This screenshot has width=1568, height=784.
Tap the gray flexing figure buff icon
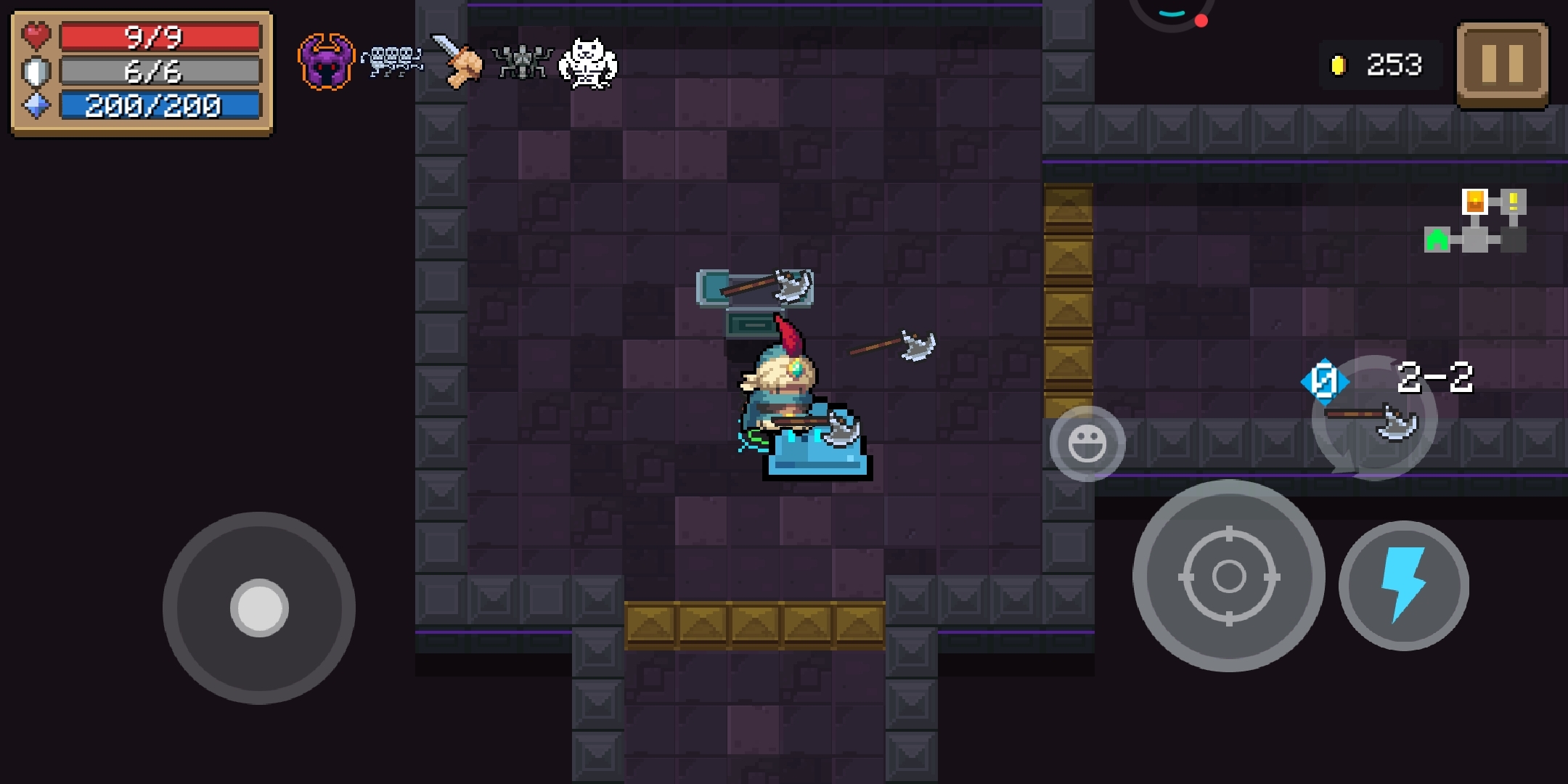[x=522, y=62]
